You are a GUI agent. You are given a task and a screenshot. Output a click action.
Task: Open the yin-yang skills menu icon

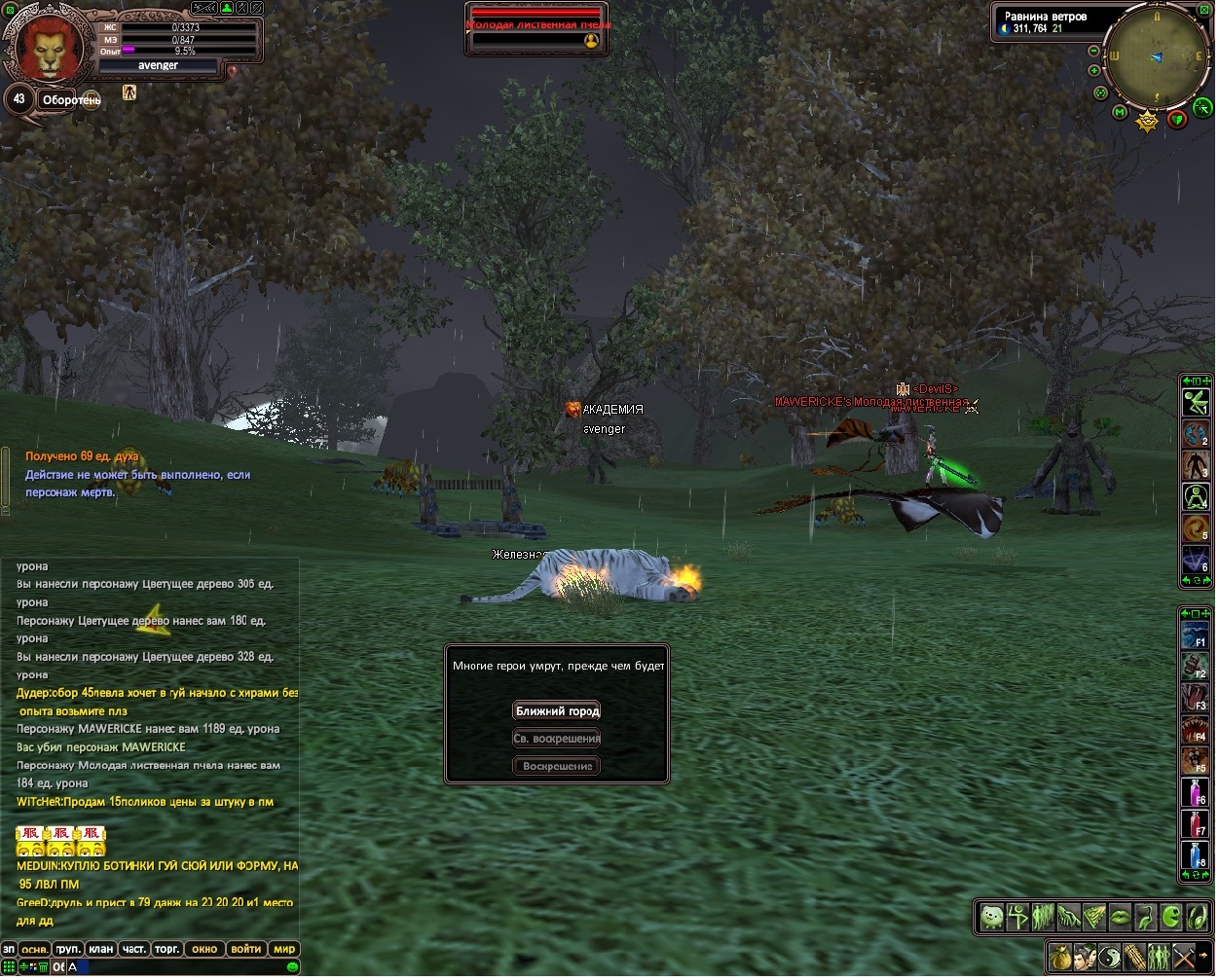[x=1110, y=956]
